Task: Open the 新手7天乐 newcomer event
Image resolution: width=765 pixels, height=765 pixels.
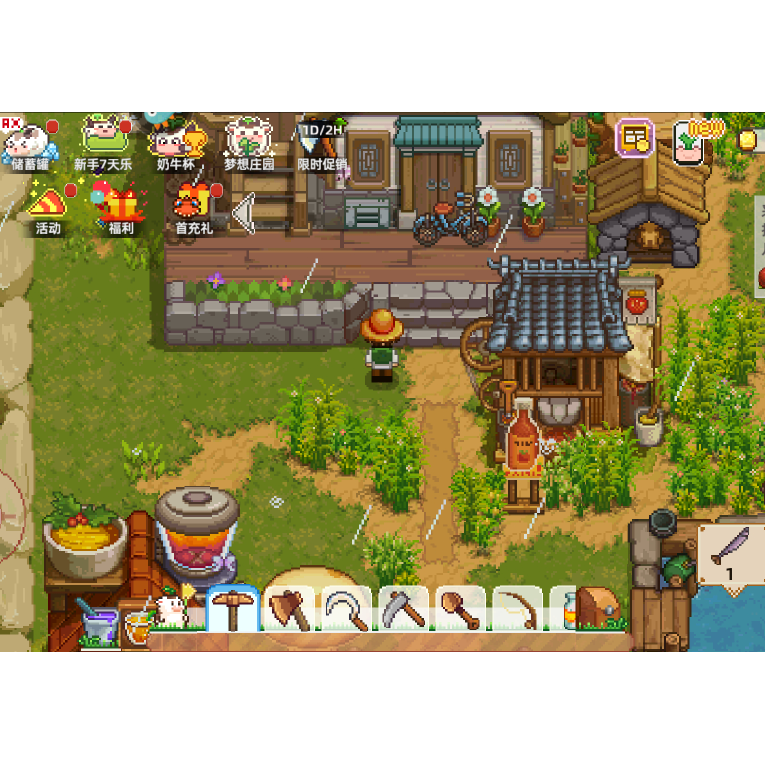Action: [x=102, y=141]
